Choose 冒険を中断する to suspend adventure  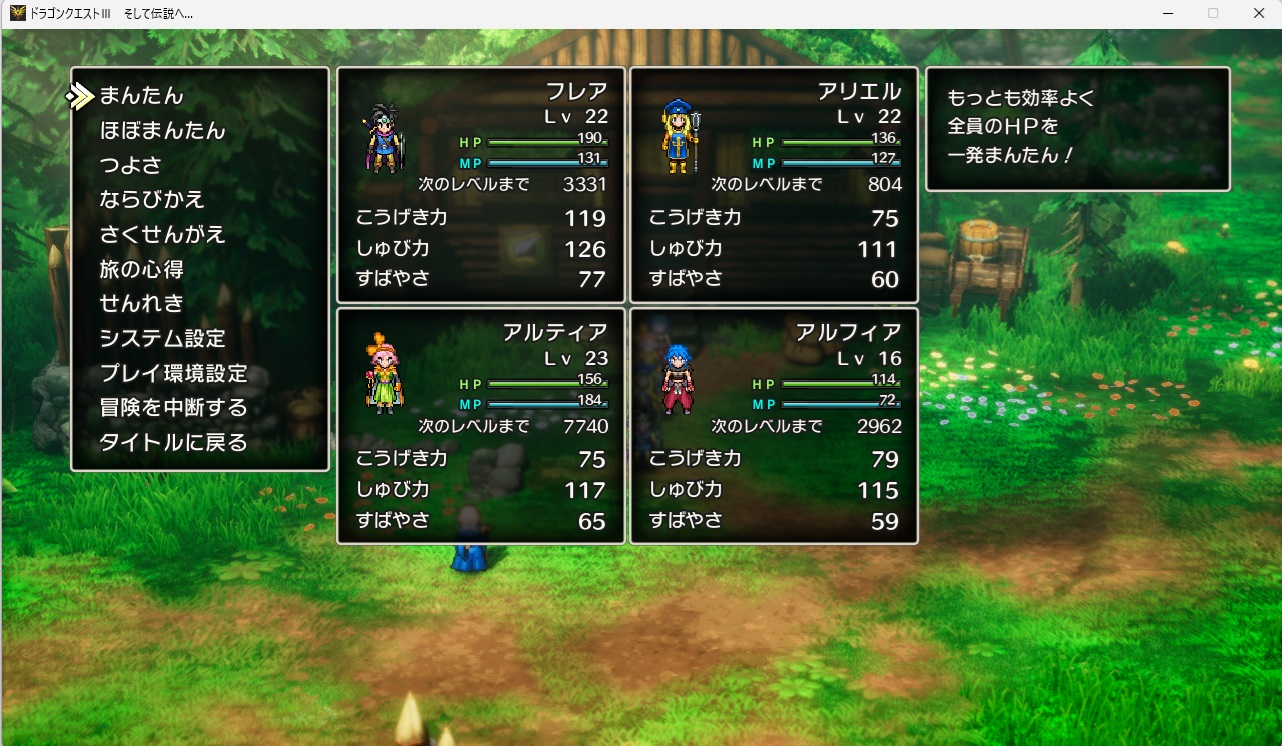173,407
